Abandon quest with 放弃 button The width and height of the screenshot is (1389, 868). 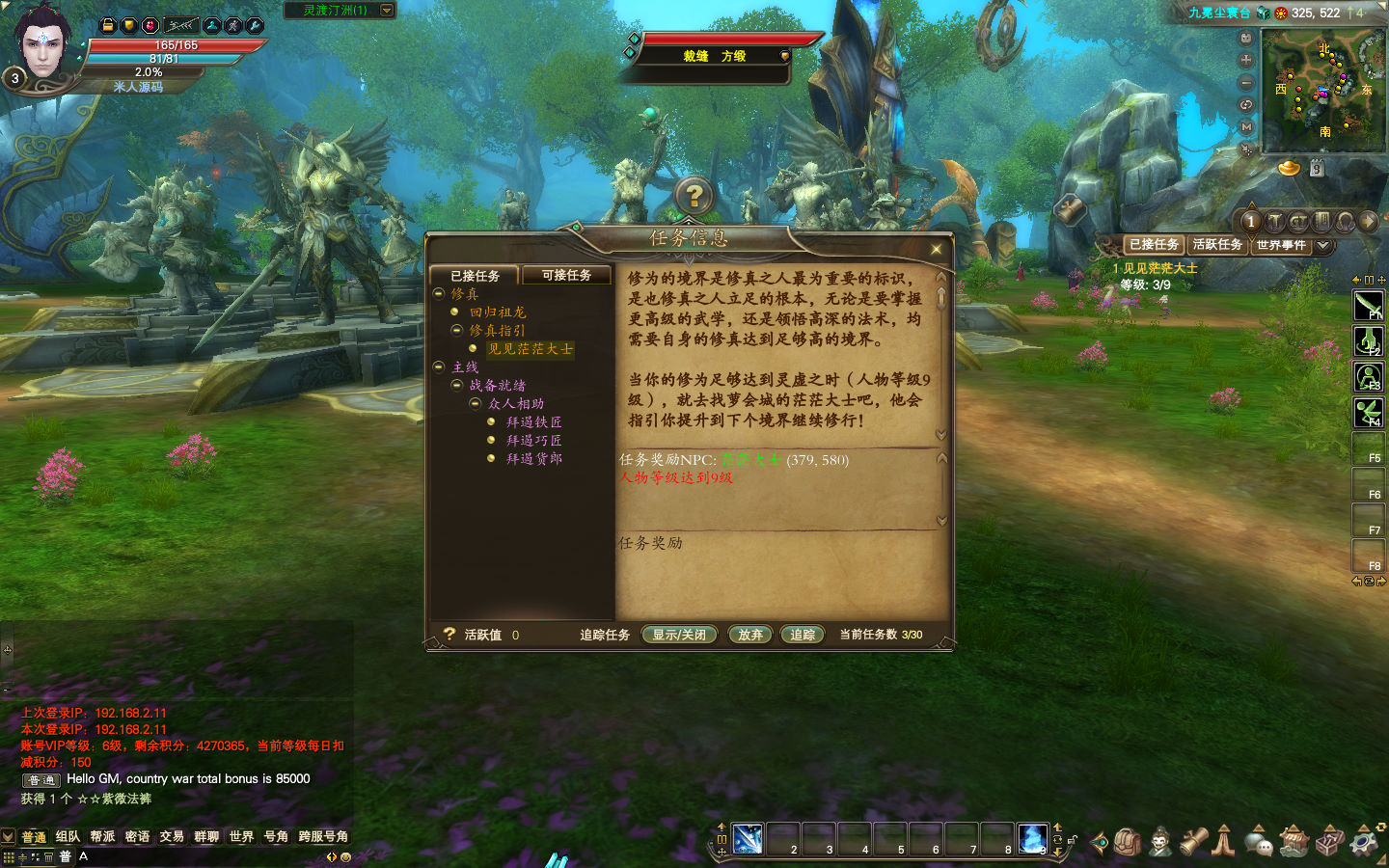tap(750, 635)
